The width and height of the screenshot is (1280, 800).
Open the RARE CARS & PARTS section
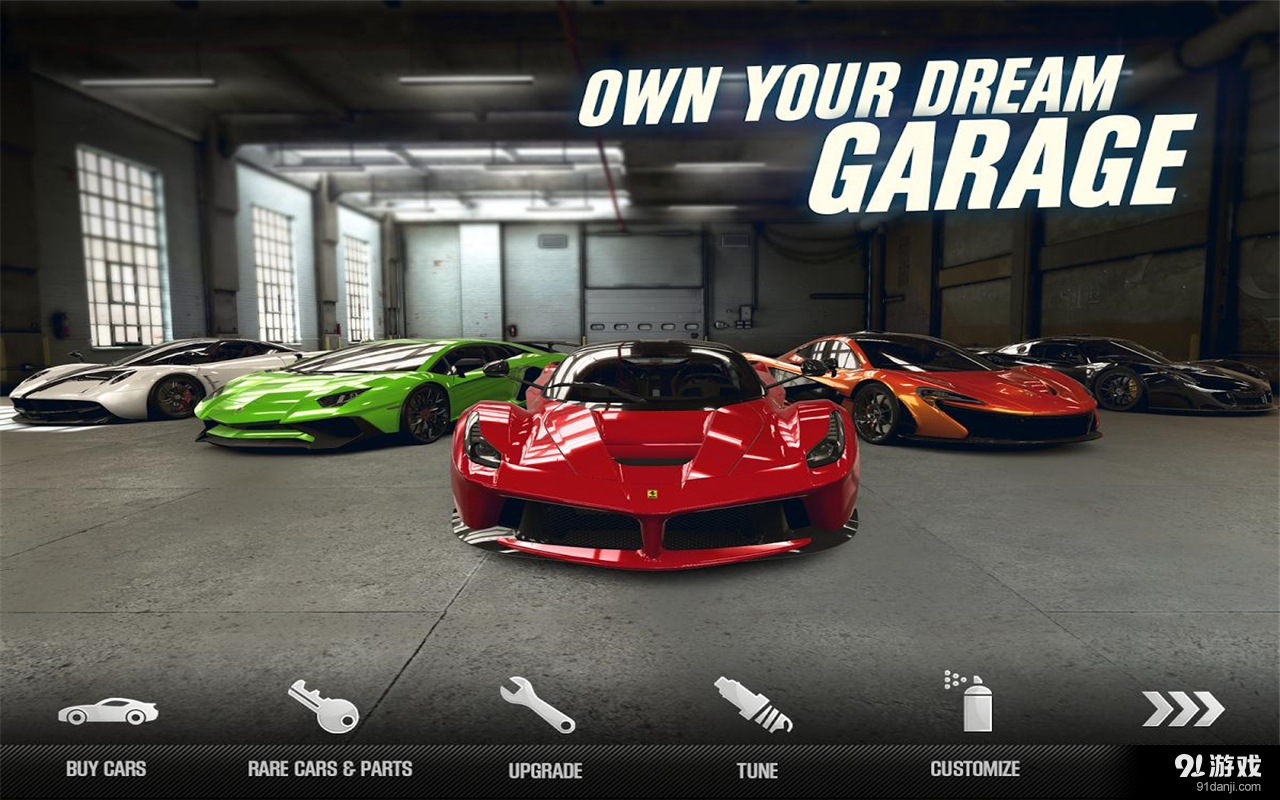tap(330, 770)
